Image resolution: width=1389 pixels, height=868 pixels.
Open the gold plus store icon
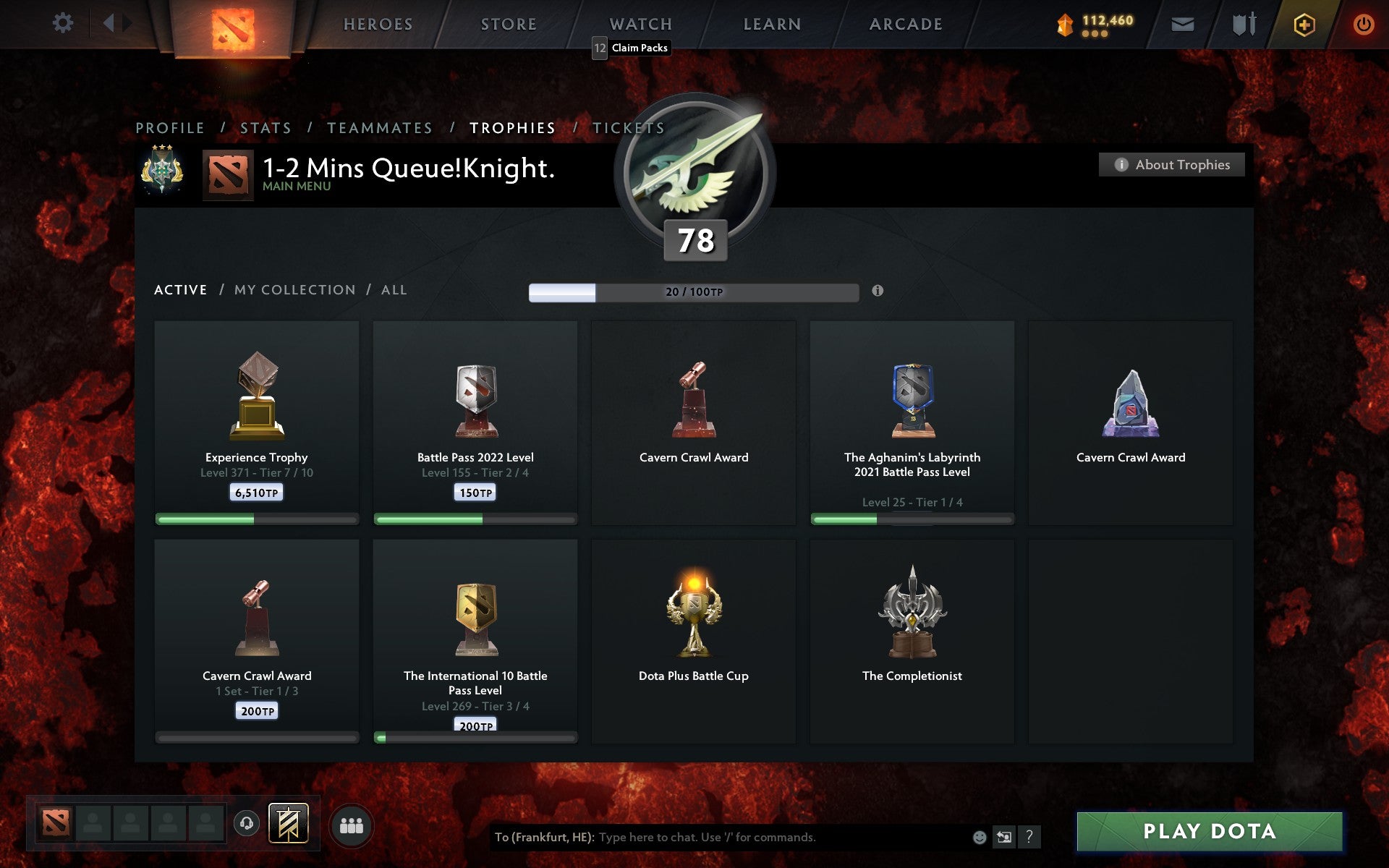[x=1304, y=23]
